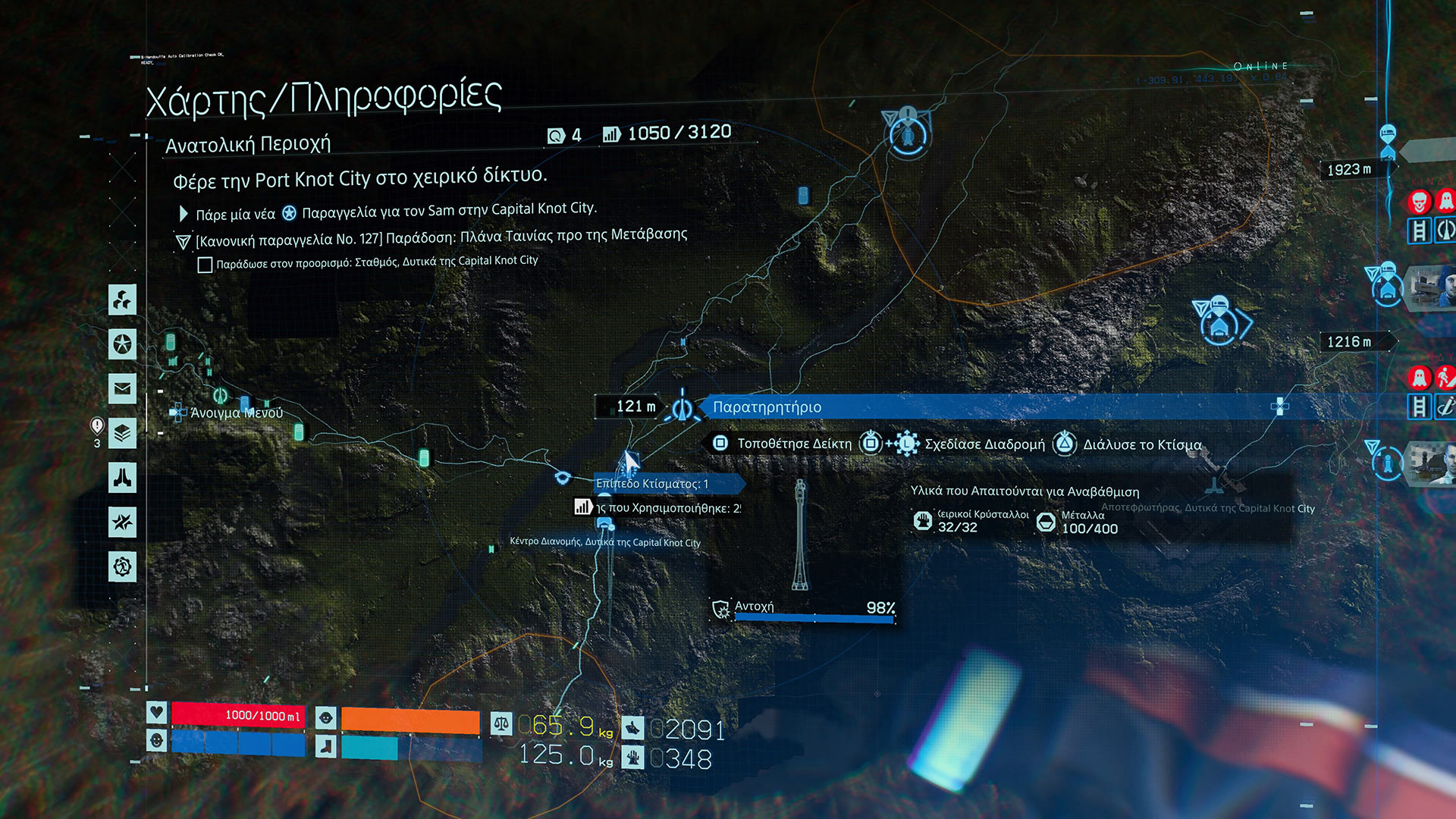The width and height of the screenshot is (1456, 819).
Task: Click the facility marker at the map's top
Action: coord(908,136)
